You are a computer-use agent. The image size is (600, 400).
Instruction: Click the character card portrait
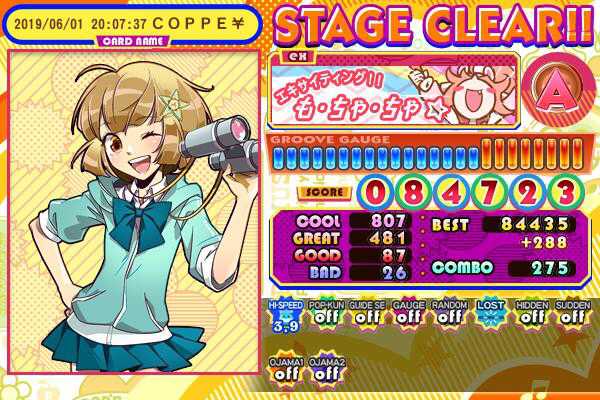[x=135, y=210]
